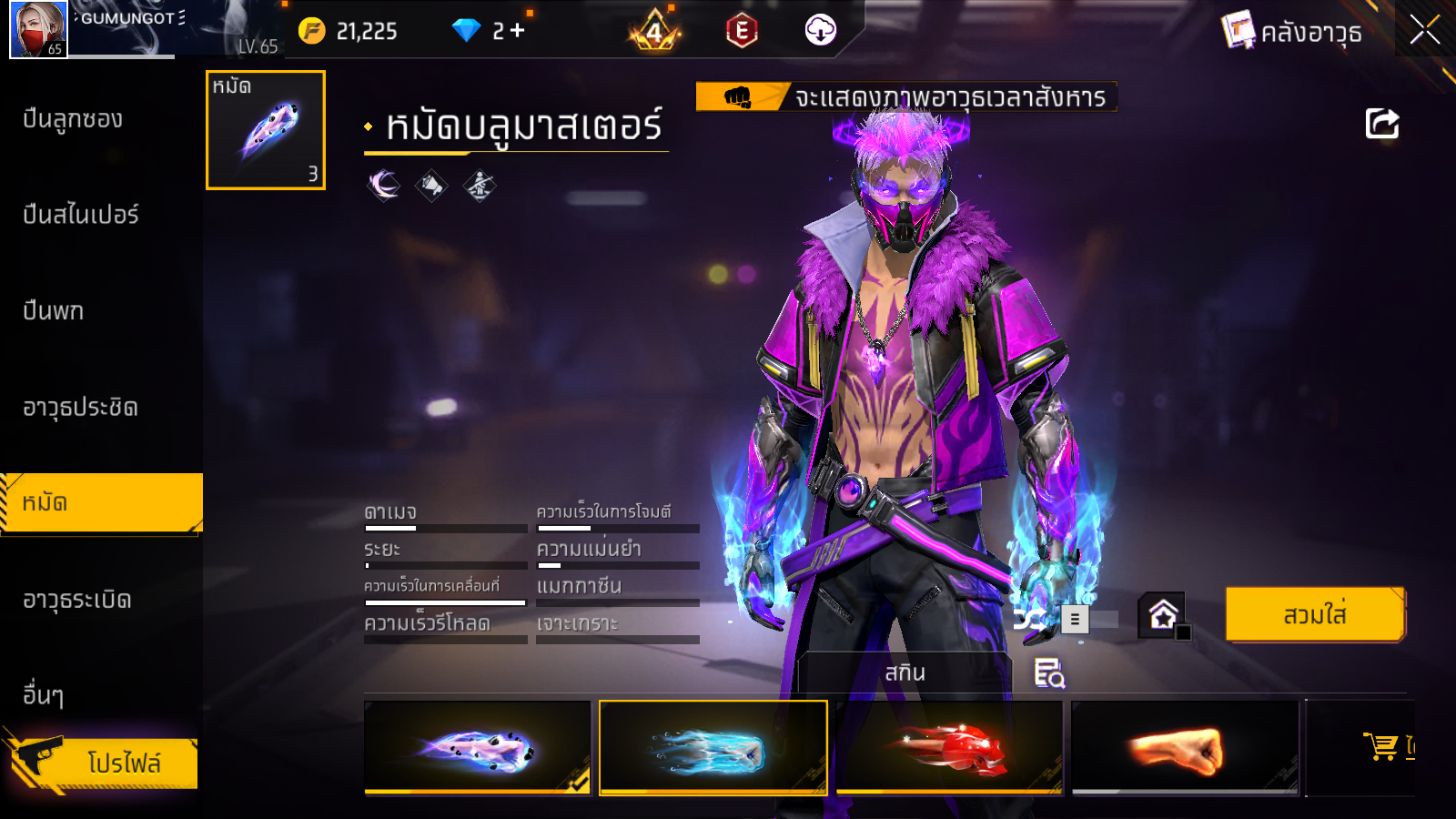Select the default bare fist skin
Screen dimensions: 1456x819
(x=1185, y=748)
